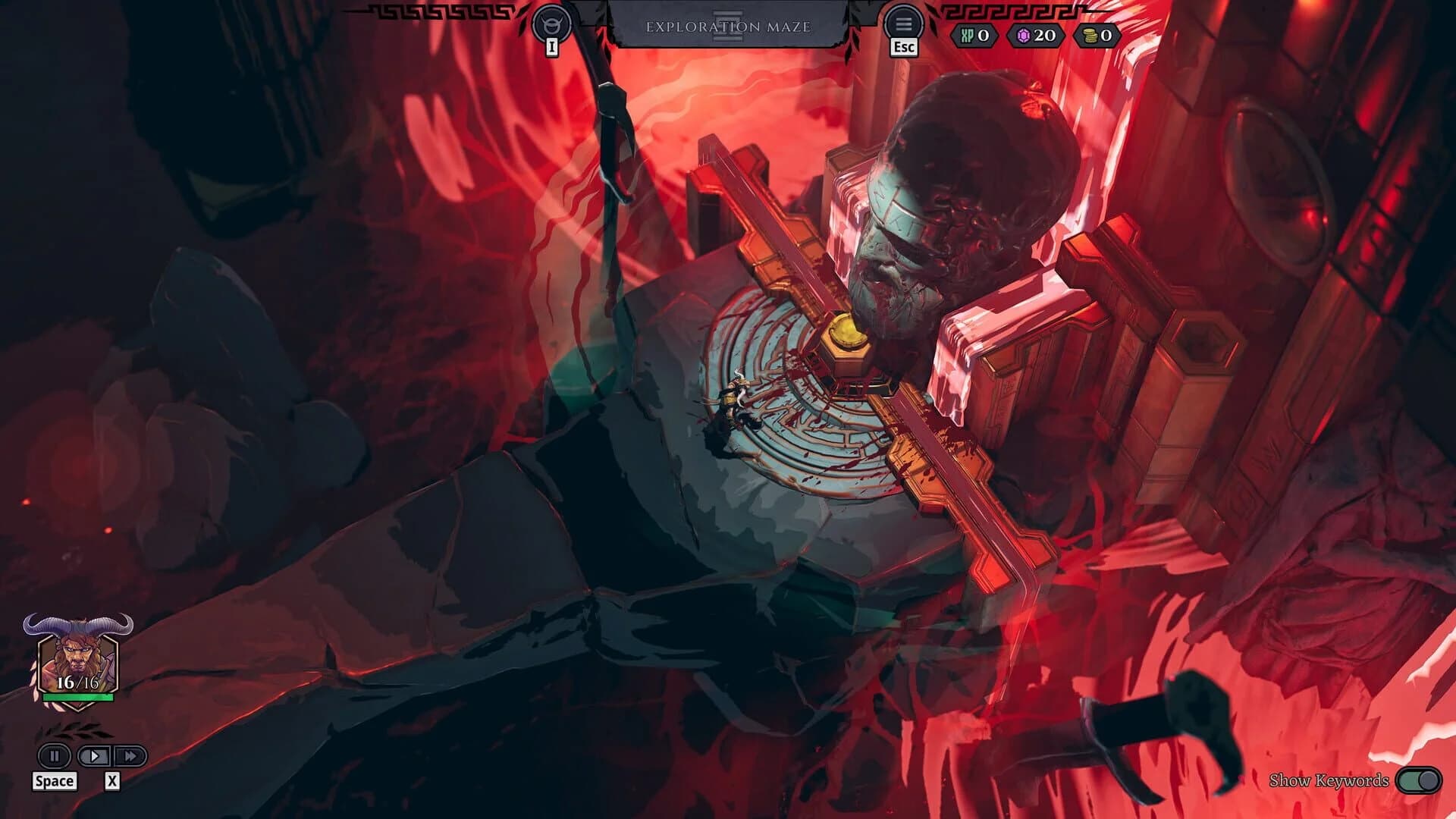The image size is (1456, 819).
Task: Click the Esc key hint label
Action: coord(903,47)
